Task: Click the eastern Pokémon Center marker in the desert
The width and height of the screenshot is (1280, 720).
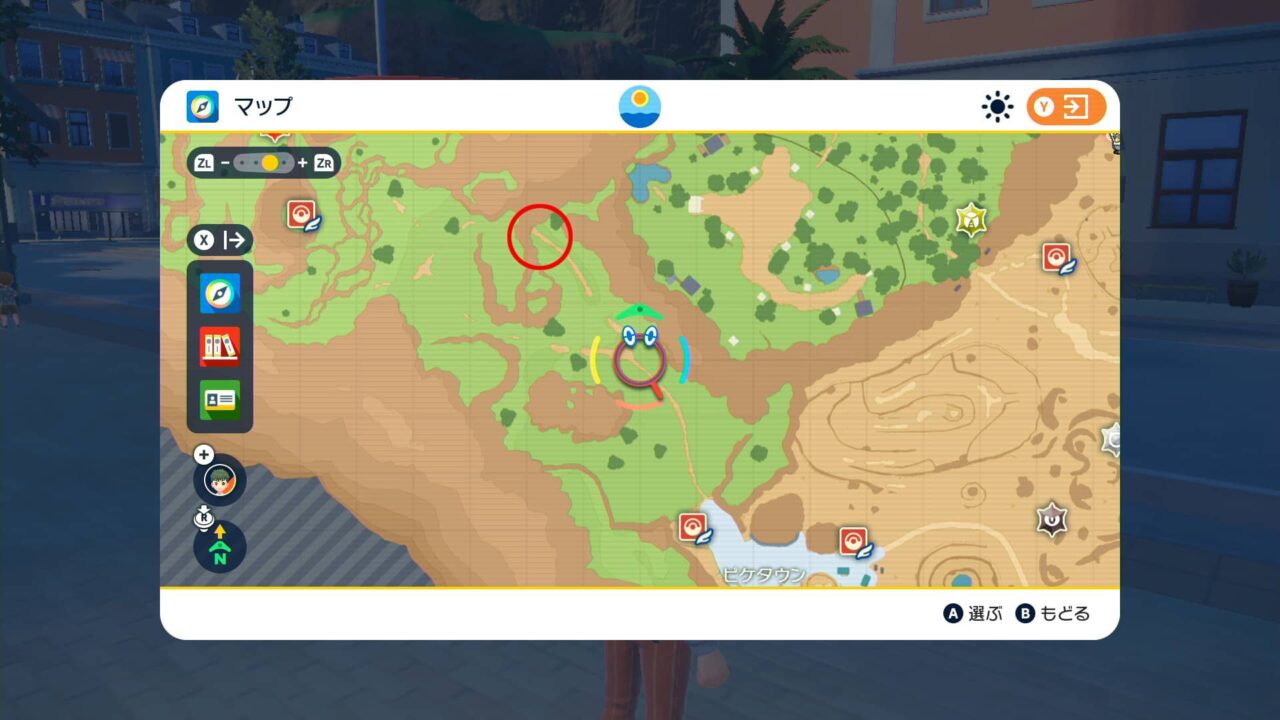Action: point(1057,258)
